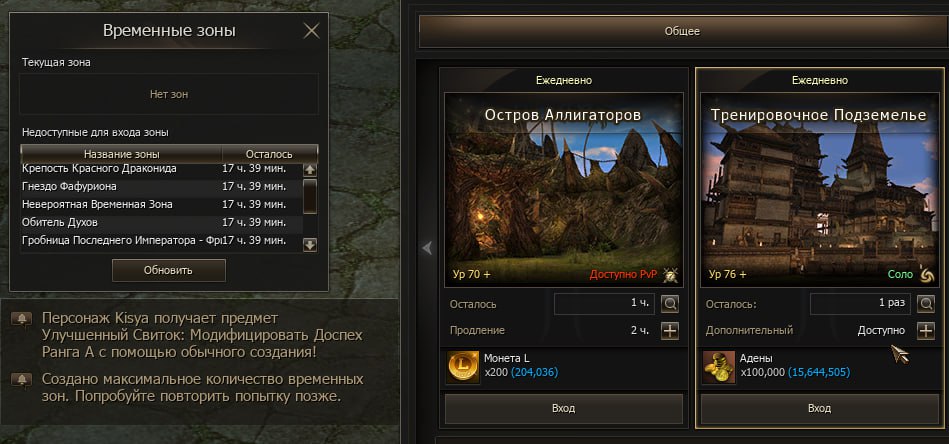Viewport: 949px width, 444px height.
Task: Select Обитель Духов row
Action: coord(60,222)
